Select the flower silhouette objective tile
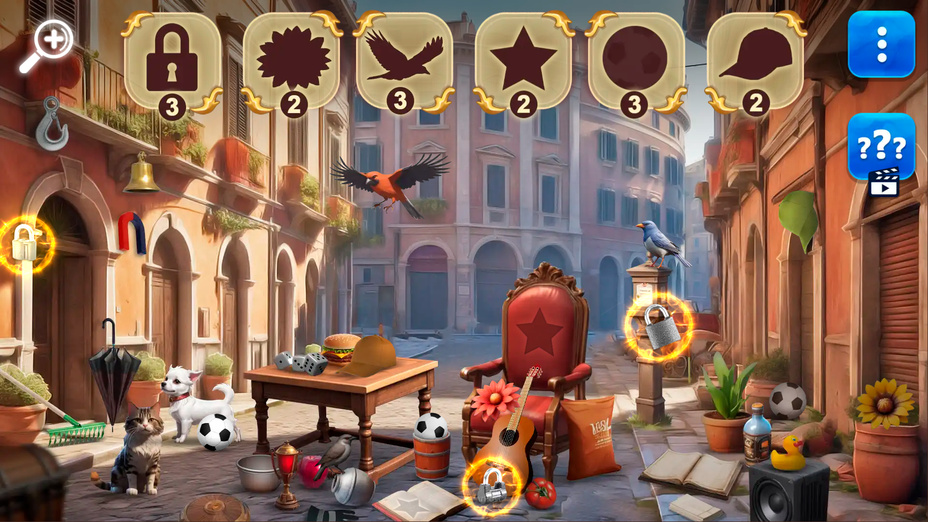 click(292, 61)
